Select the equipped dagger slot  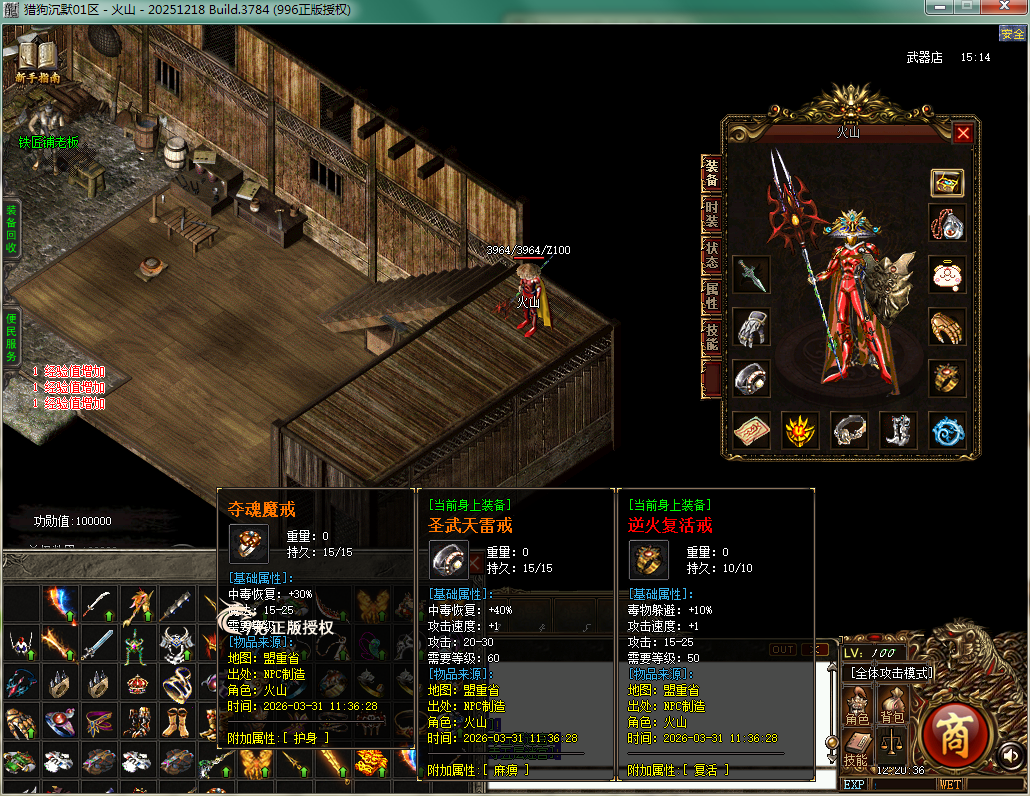pyautogui.click(x=750, y=274)
